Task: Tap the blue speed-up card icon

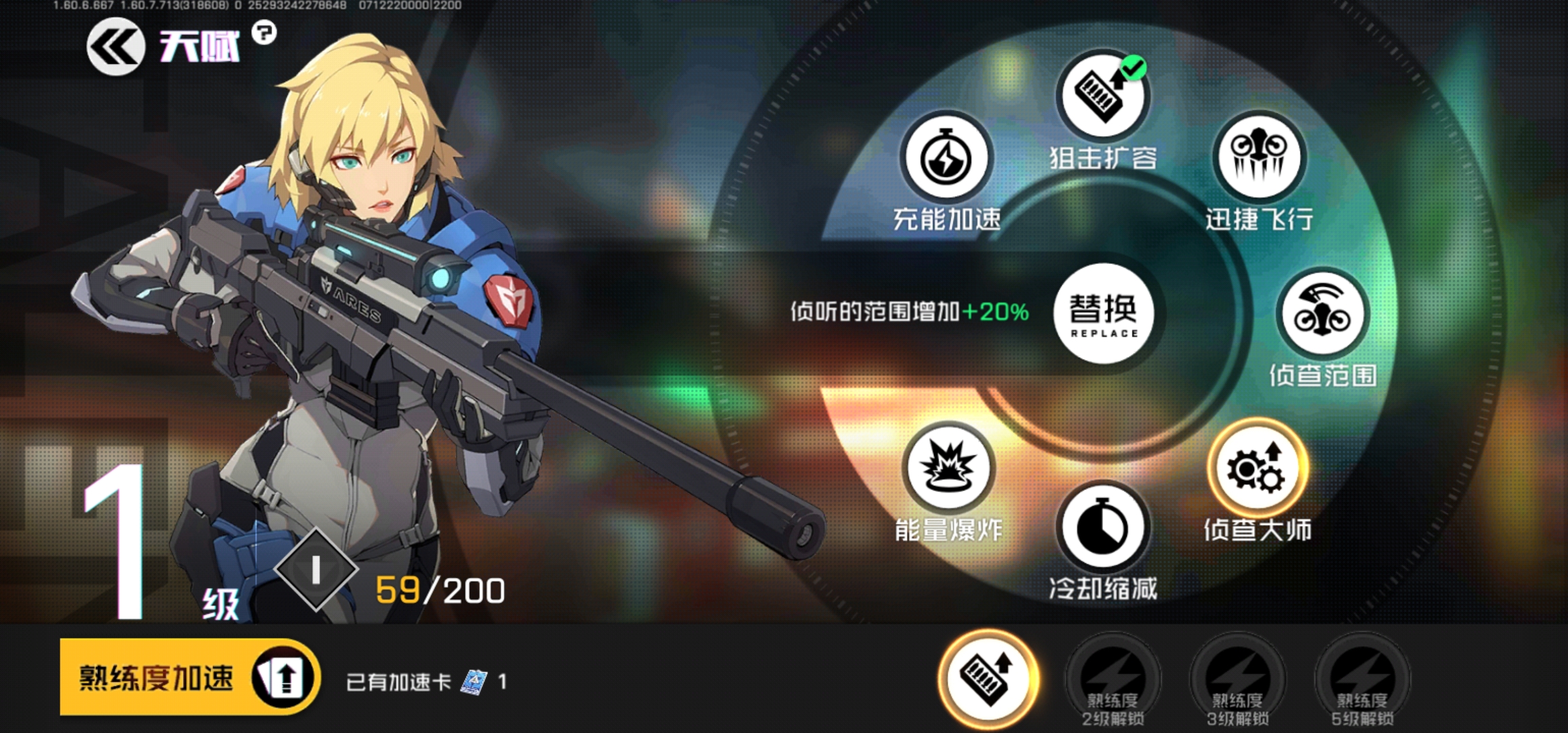Action: 474,681
